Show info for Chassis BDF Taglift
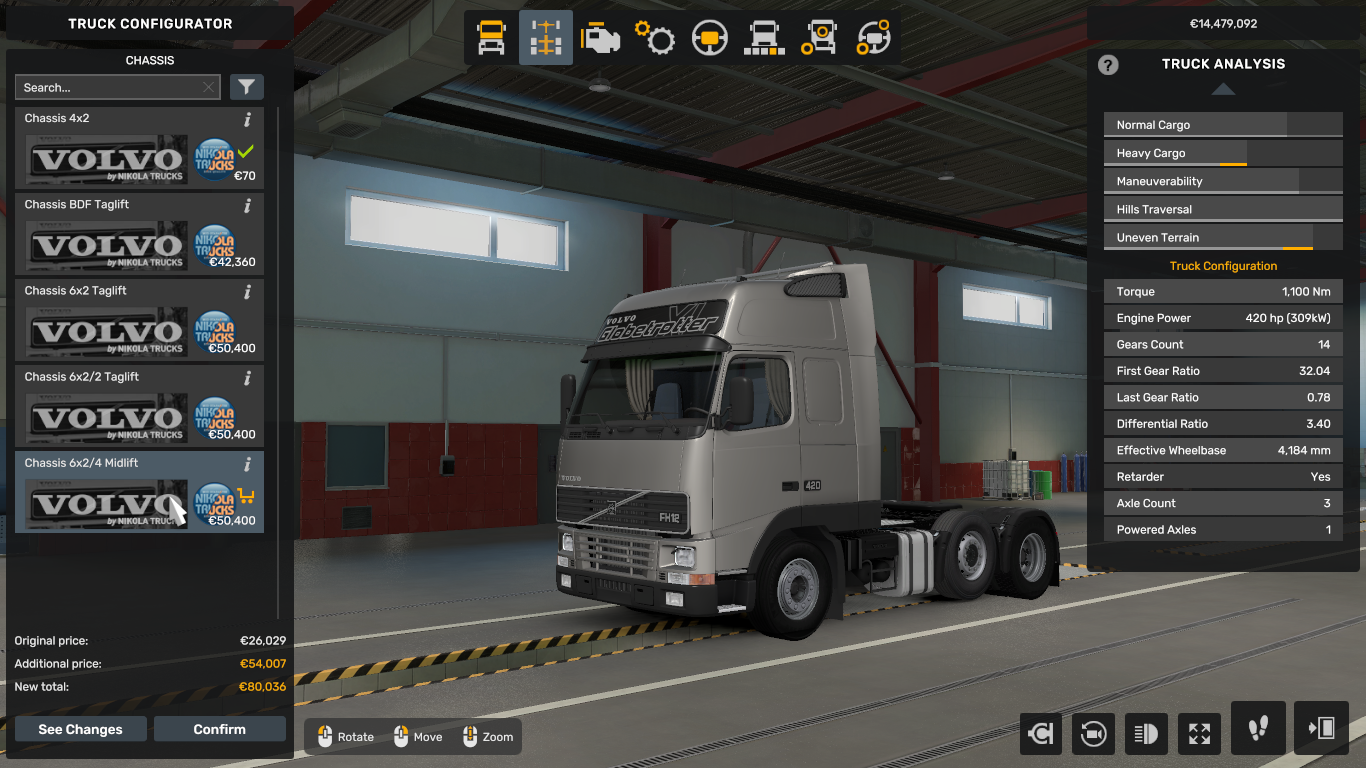The width and height of the screenshot is (1366, 768). pyautogui.click(x=247, y=206)
